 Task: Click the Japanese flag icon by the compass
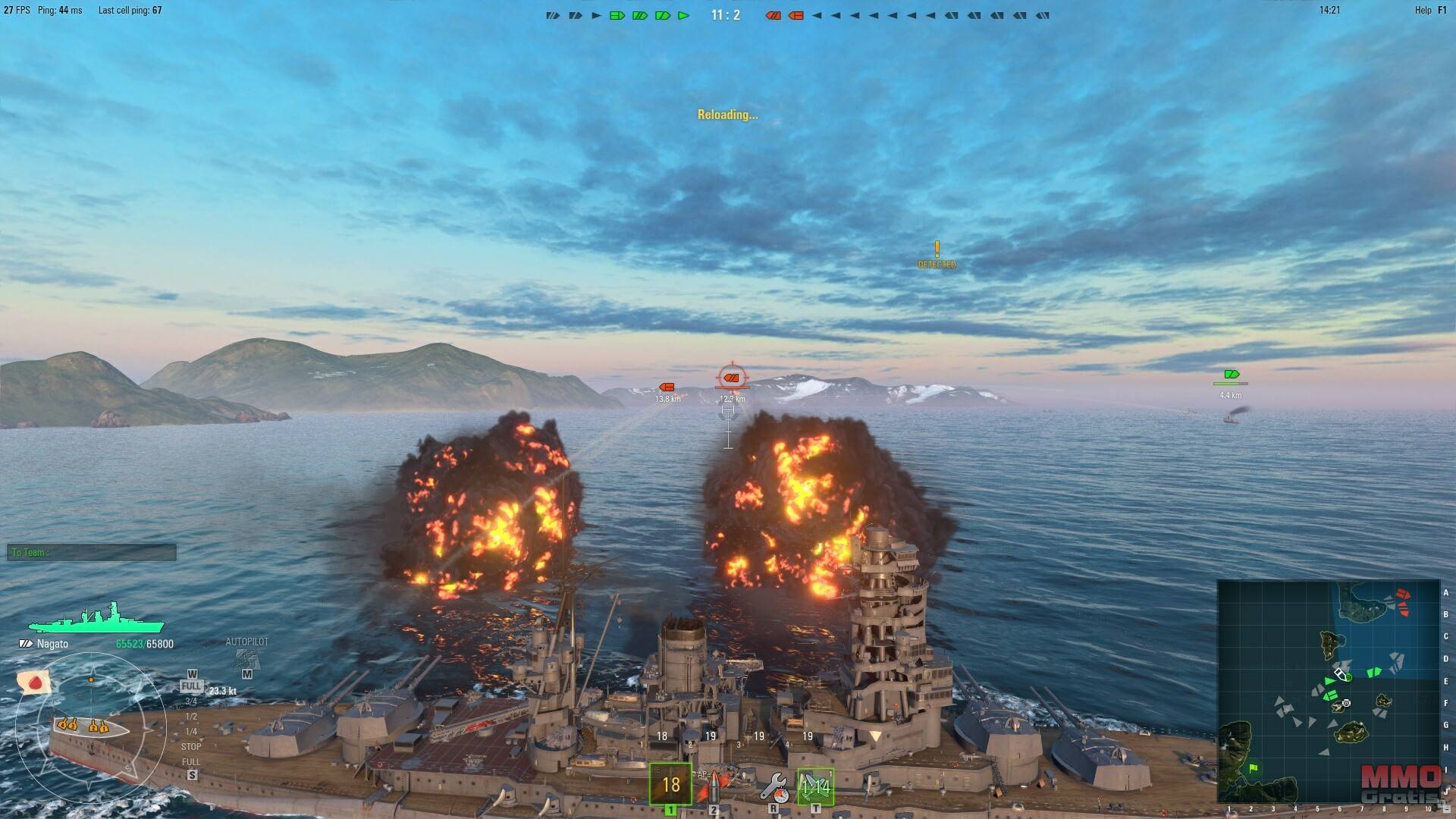(35, 682)
